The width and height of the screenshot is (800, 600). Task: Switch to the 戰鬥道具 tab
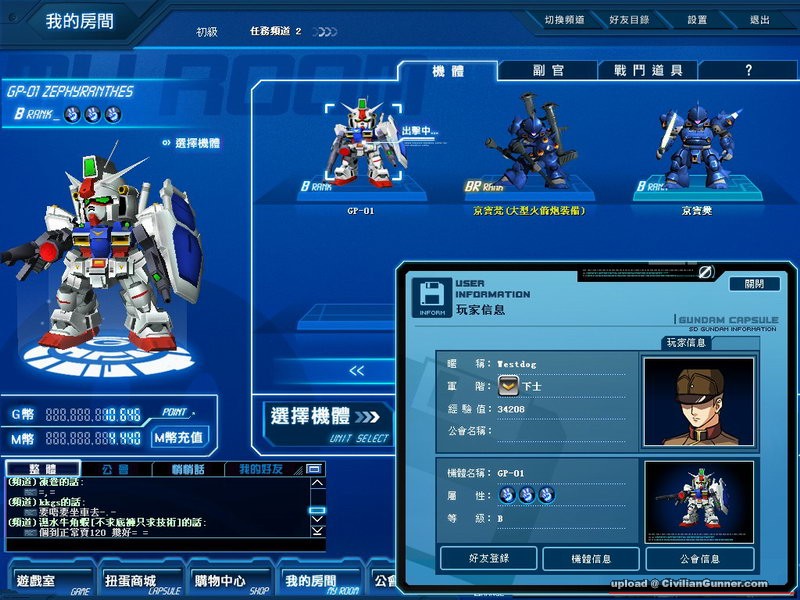point(648,71)
